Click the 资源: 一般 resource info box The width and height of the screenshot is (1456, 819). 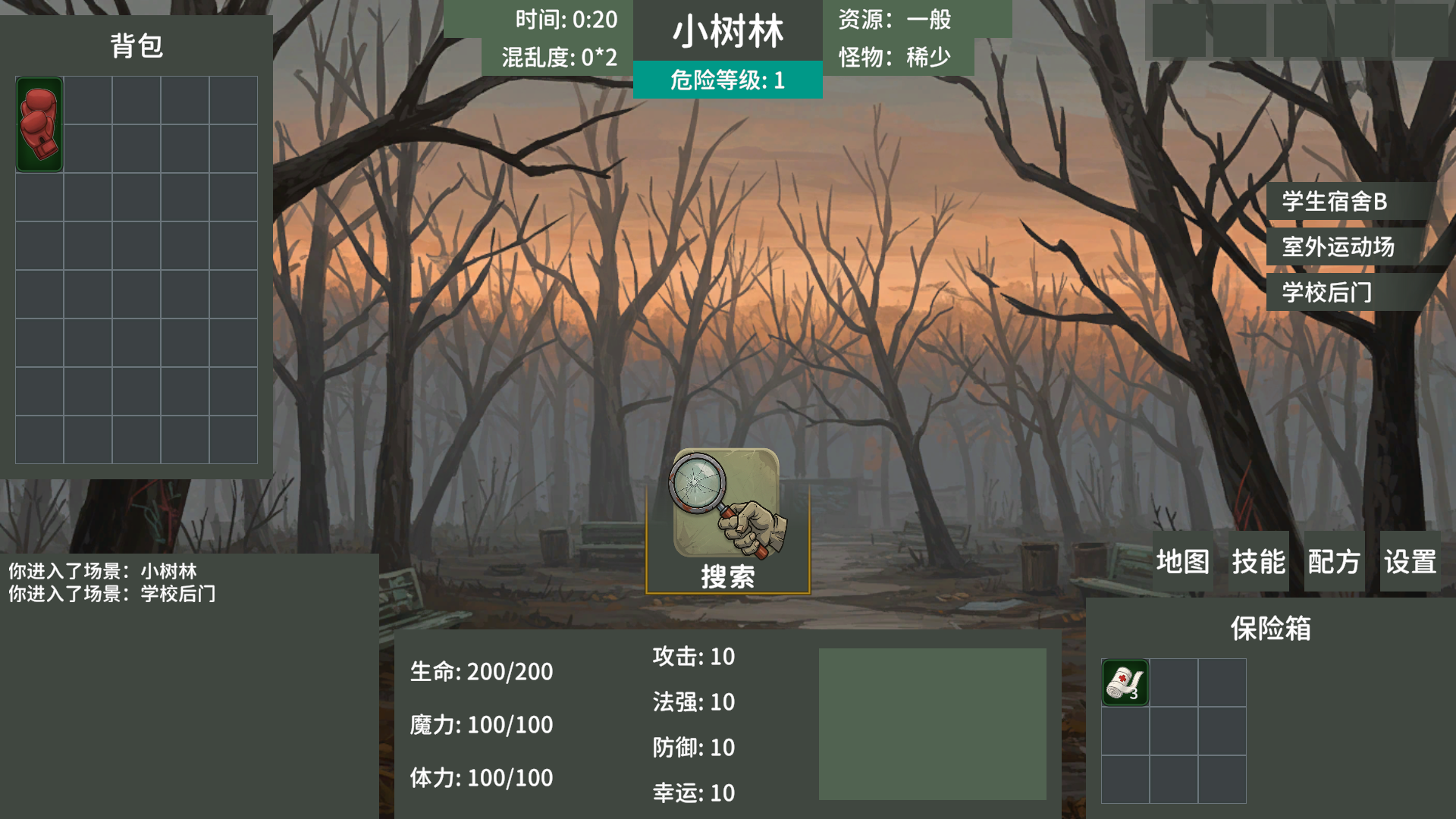click(x=895, y=20)
